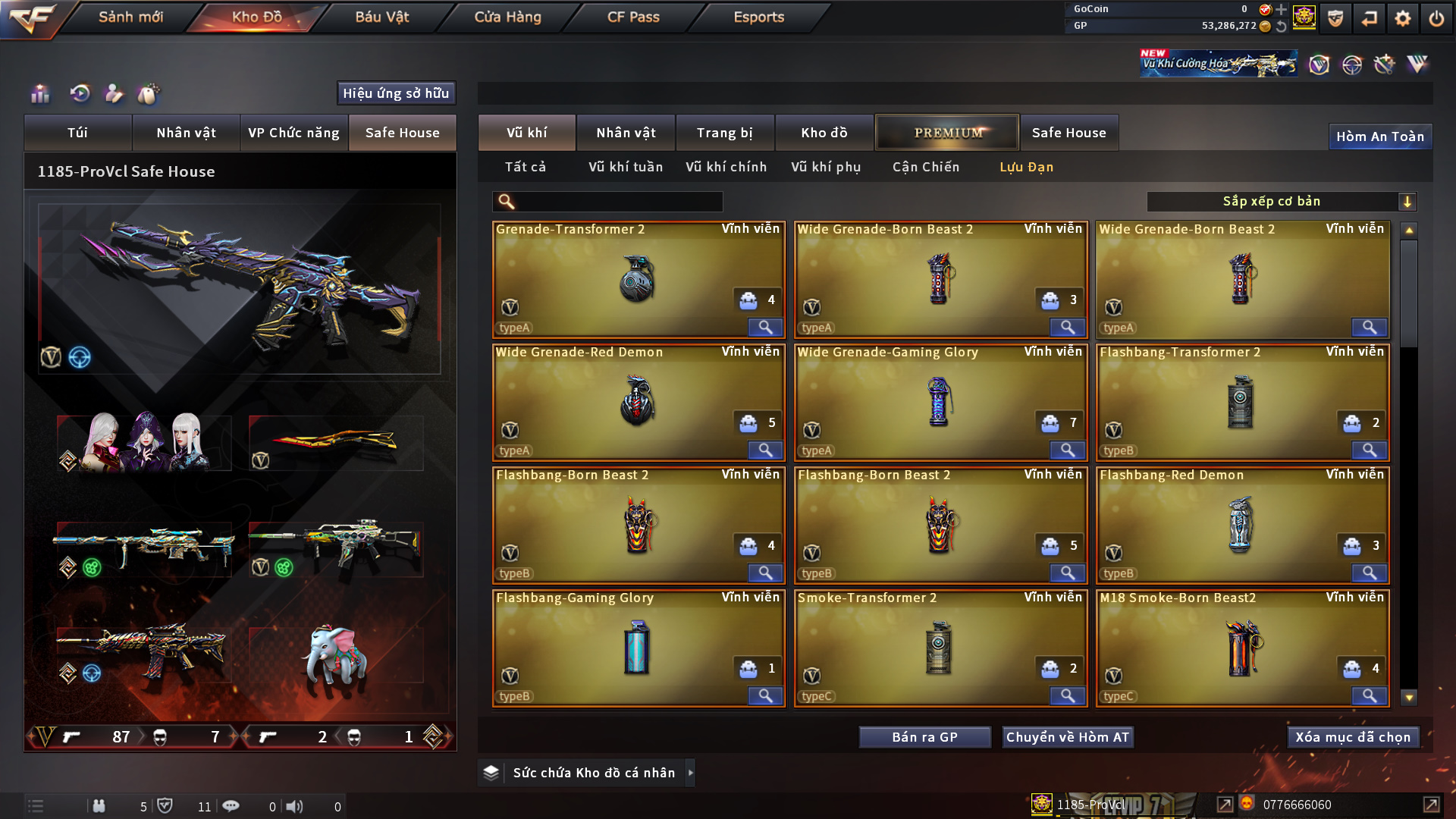Click the item search field

point(618,202)
